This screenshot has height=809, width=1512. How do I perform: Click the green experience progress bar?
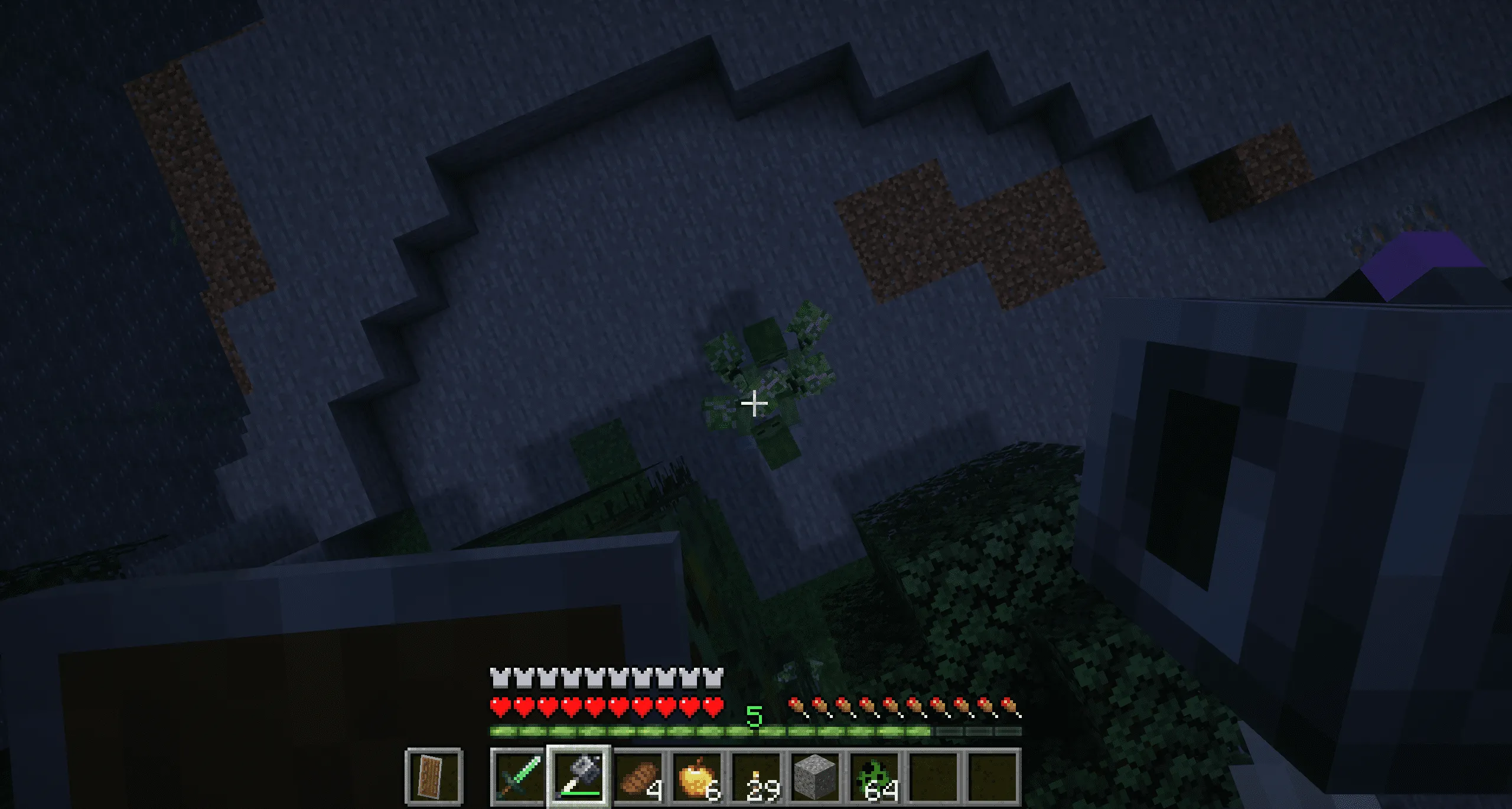coord(650,733)
